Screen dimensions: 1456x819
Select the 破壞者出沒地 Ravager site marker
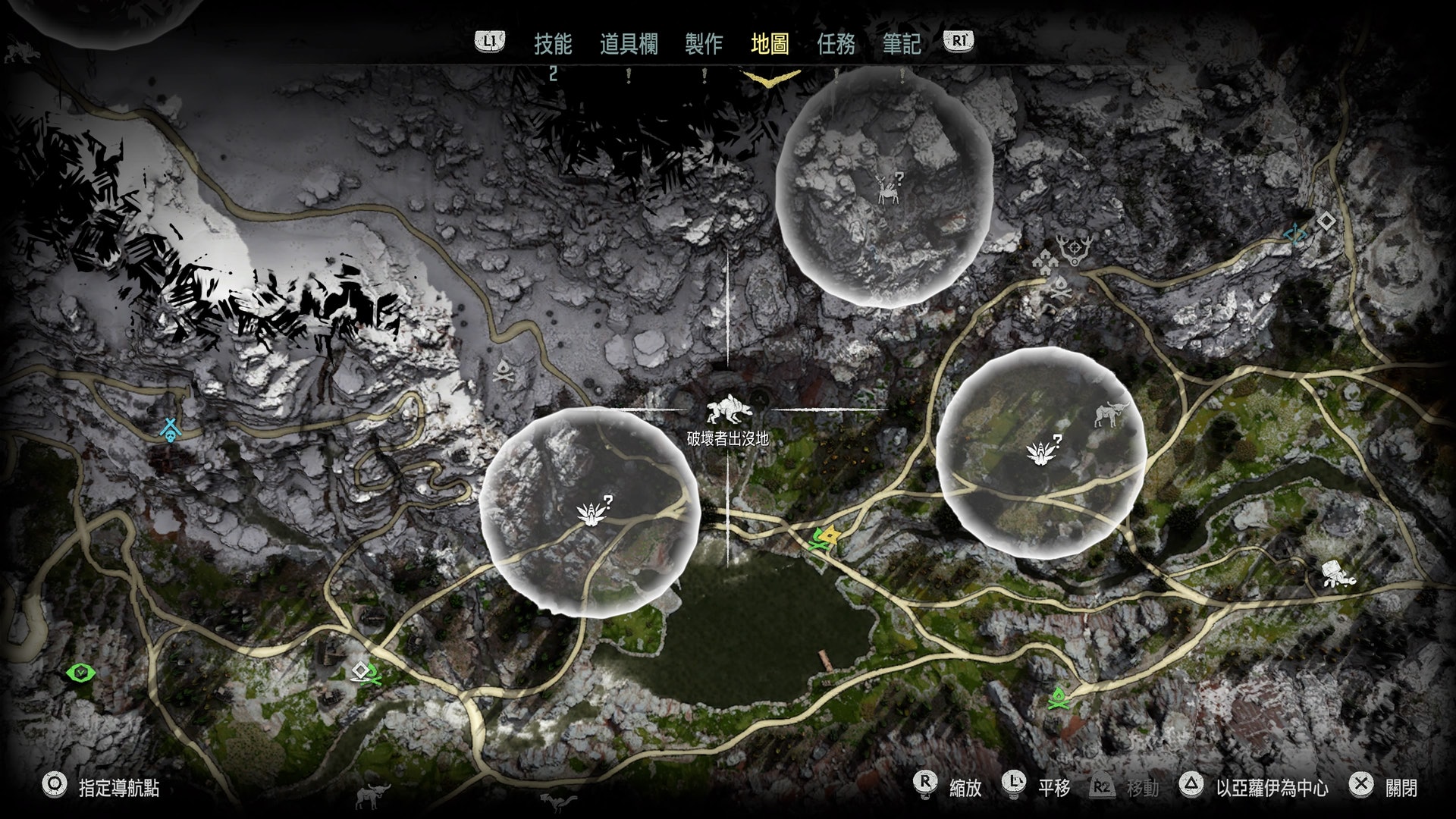(x=729, y=410)
